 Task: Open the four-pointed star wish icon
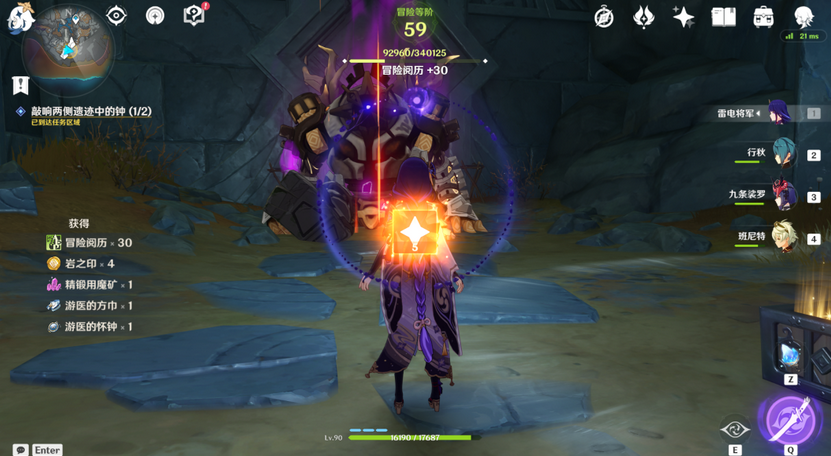pos(684,17)
